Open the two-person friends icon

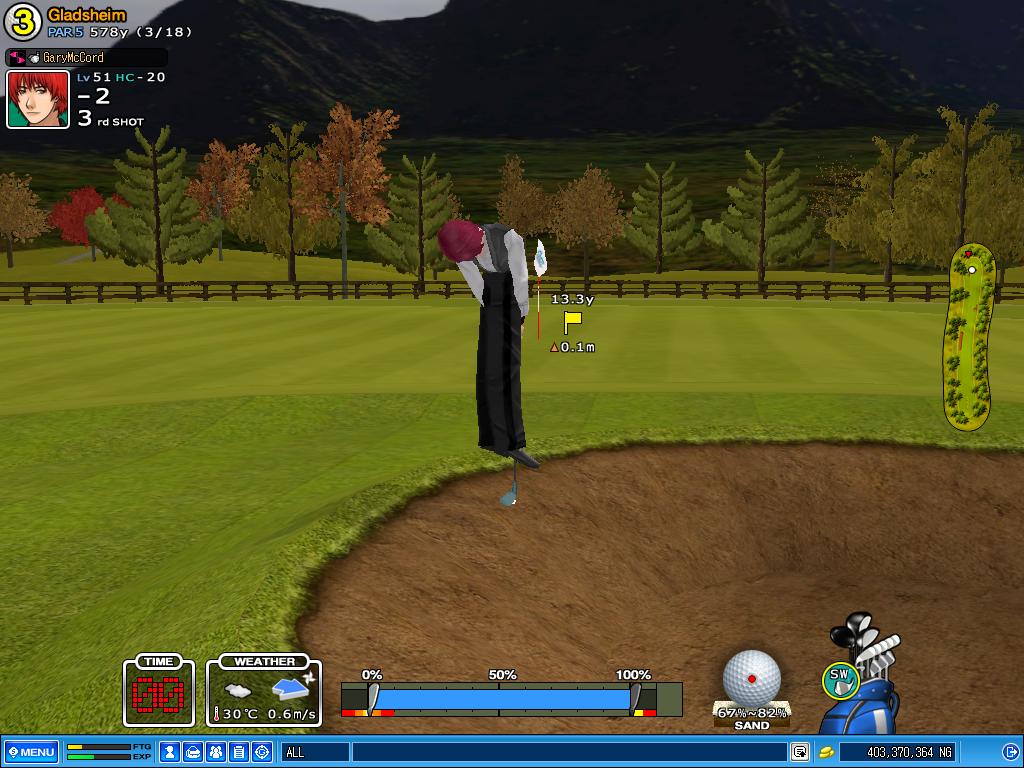[215, 752]
